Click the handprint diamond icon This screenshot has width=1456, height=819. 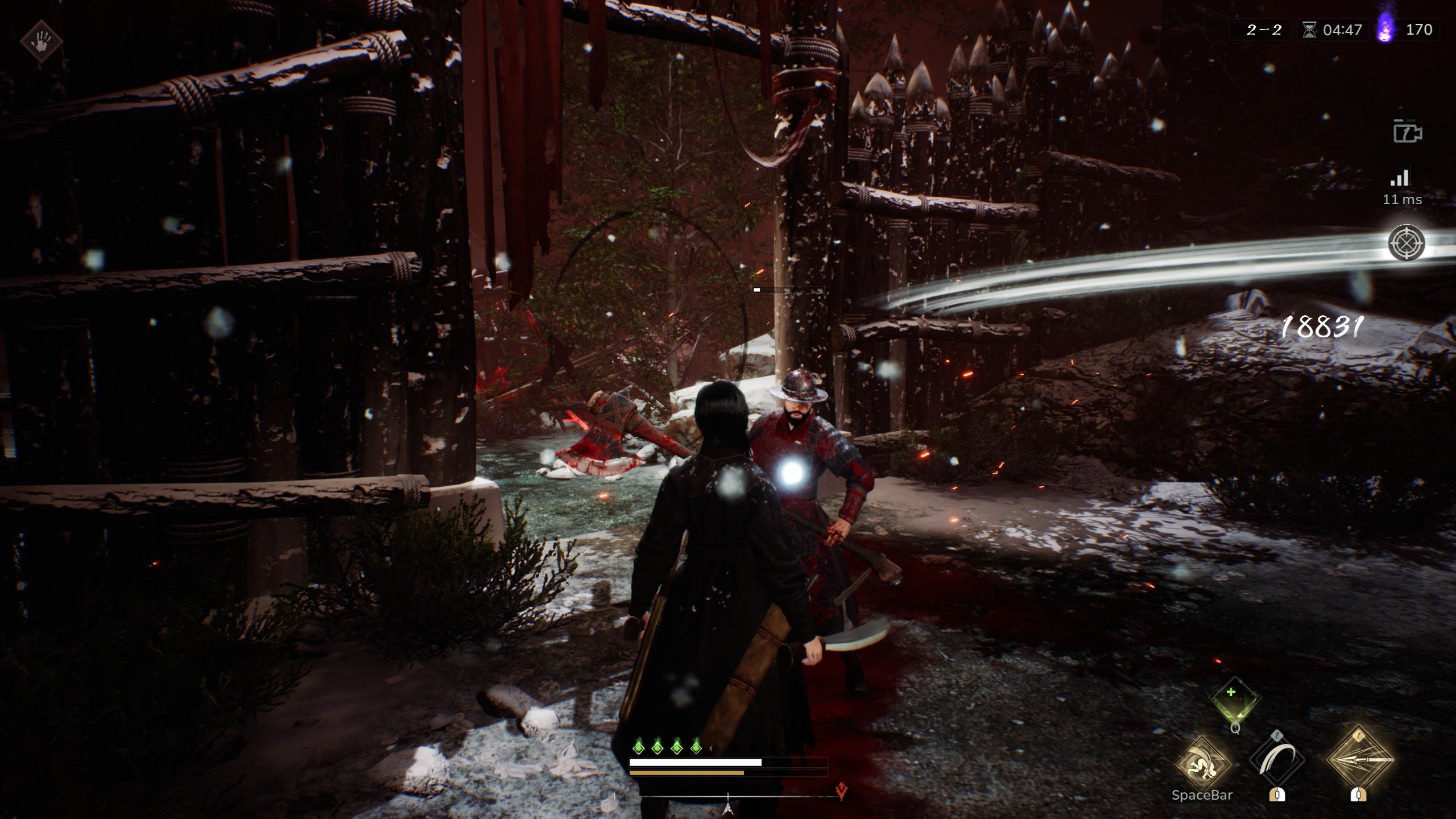[x=41, y=42]
